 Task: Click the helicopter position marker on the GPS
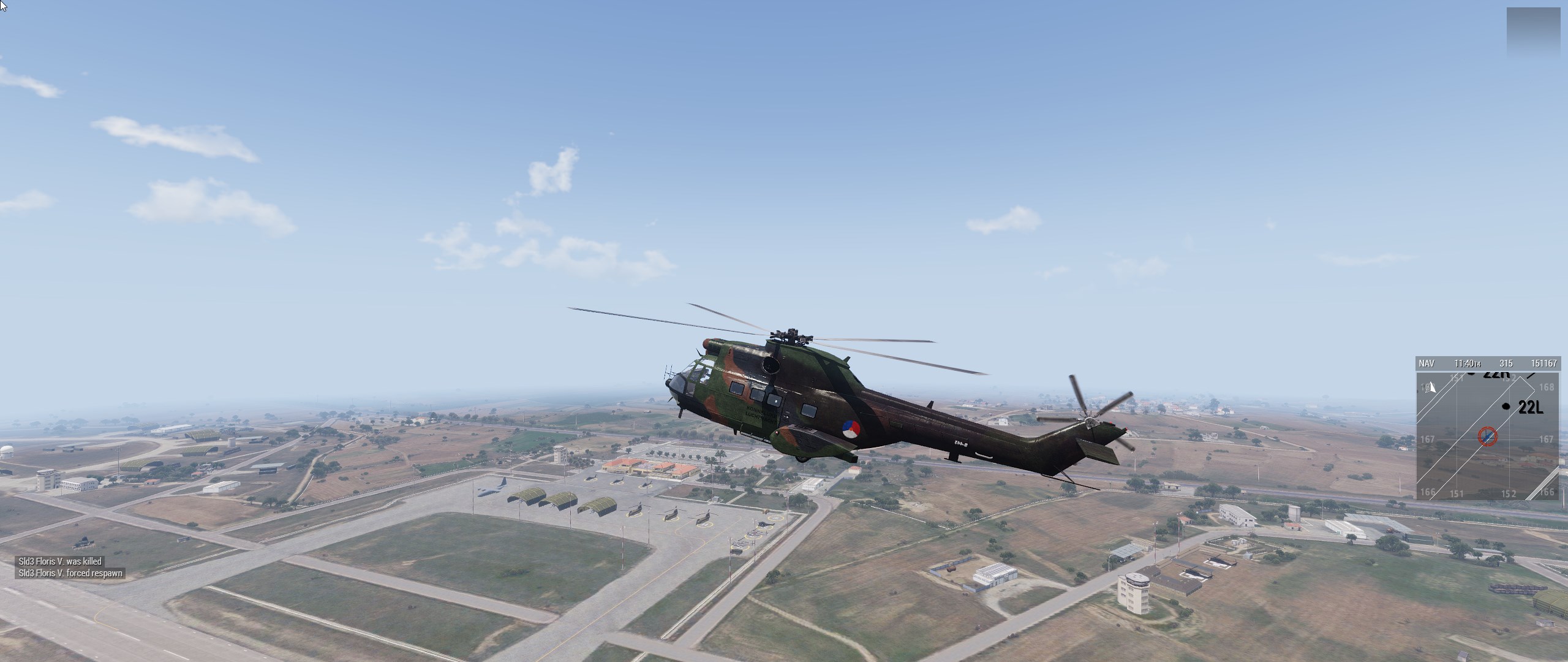(x=1487, y=437)
